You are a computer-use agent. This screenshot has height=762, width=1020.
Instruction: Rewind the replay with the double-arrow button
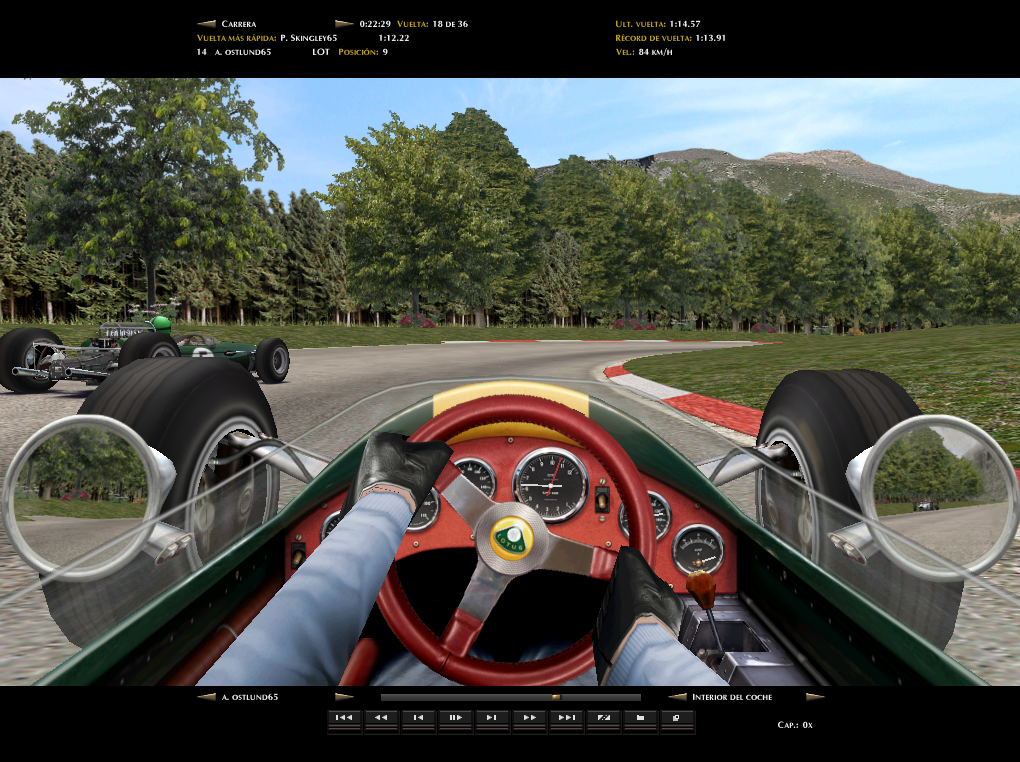pyautogui.click(x=381, y=717)
